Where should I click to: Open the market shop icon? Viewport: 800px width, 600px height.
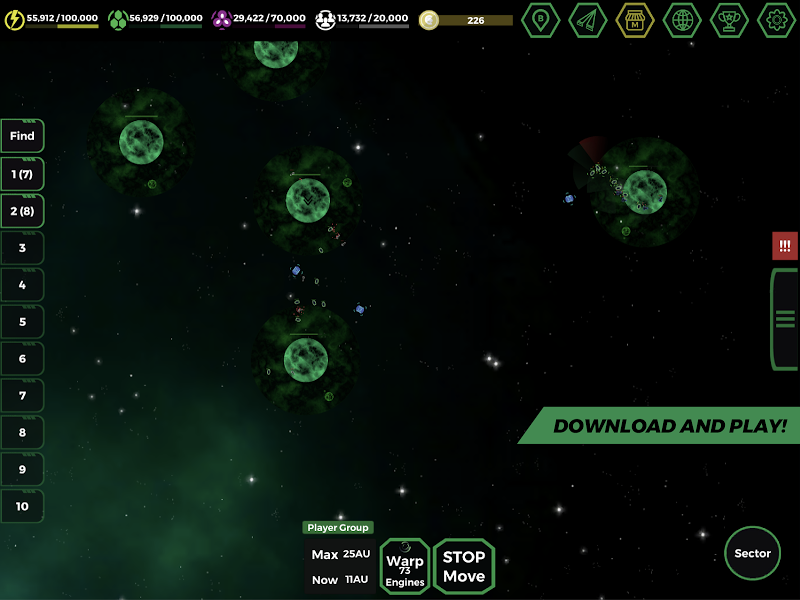(x=635, y=20)
